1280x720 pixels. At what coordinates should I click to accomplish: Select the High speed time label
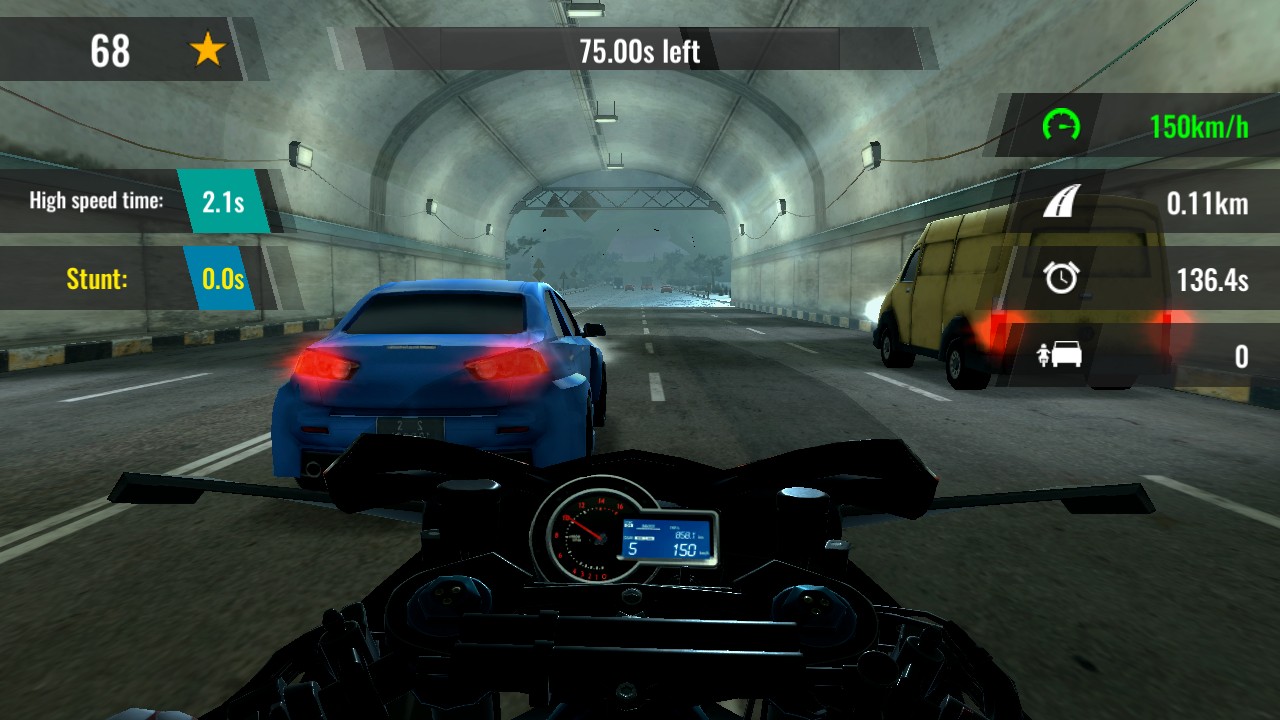pyautogui.click(x=95, y=200)
